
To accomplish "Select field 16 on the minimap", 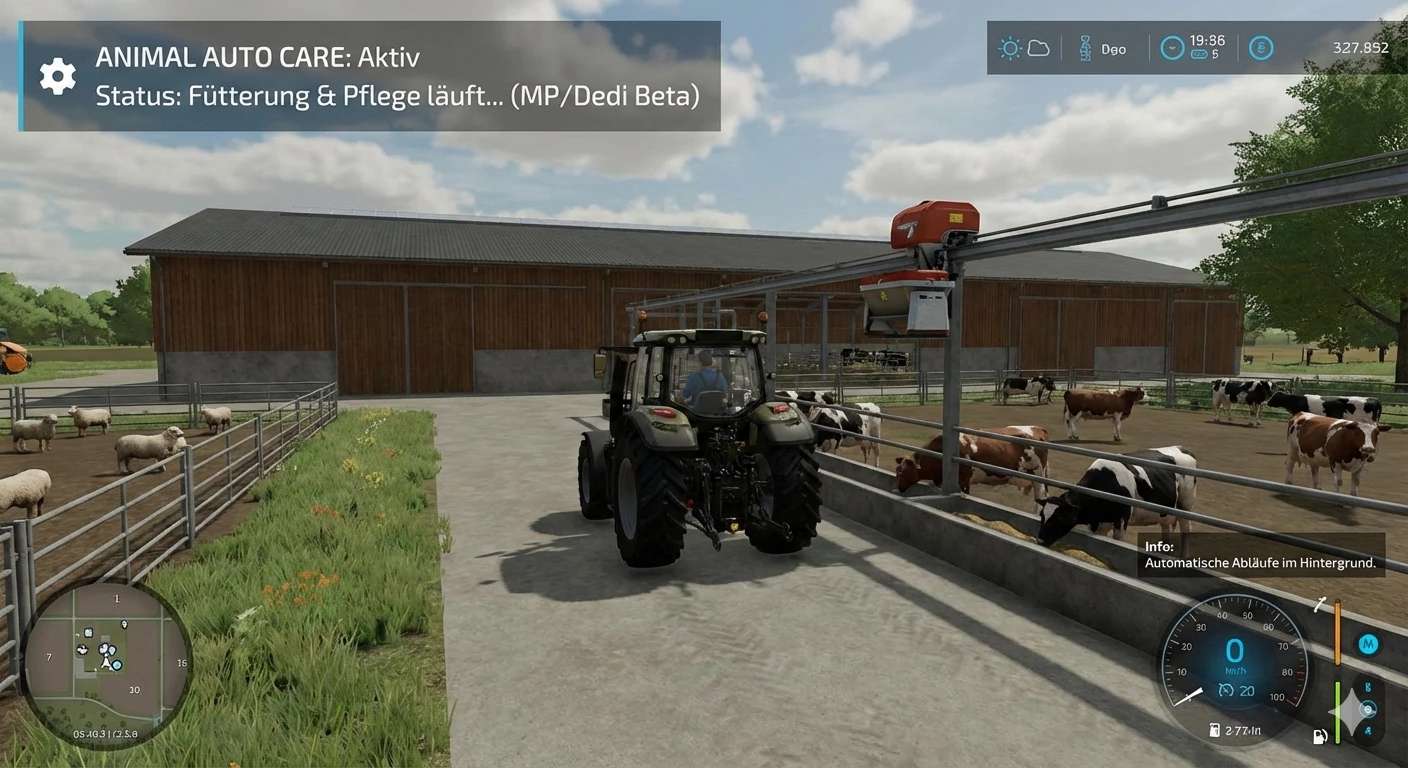I will (182, 662).
